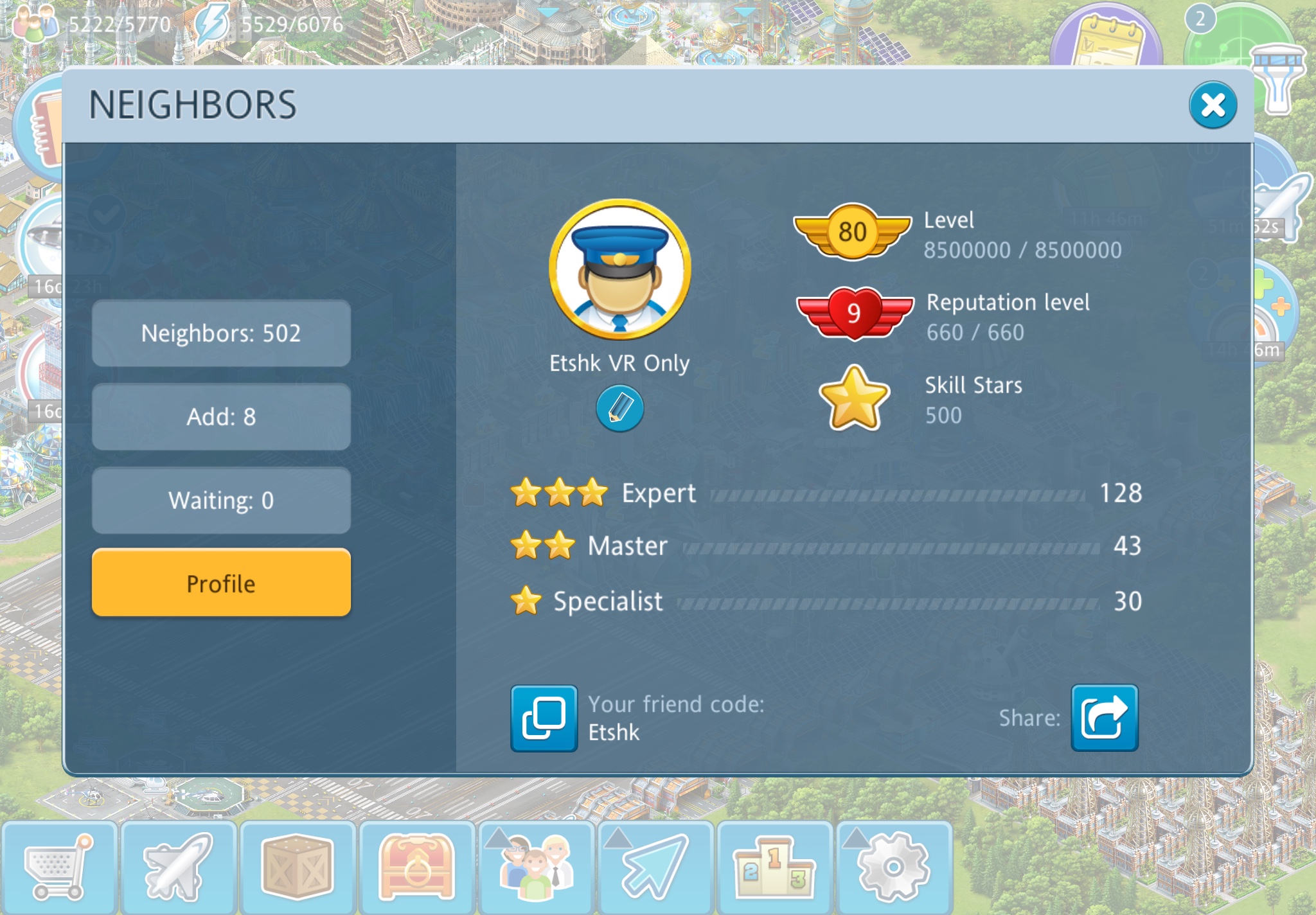
Task: Open the red treasure chest menu
Action: (416, 867)
